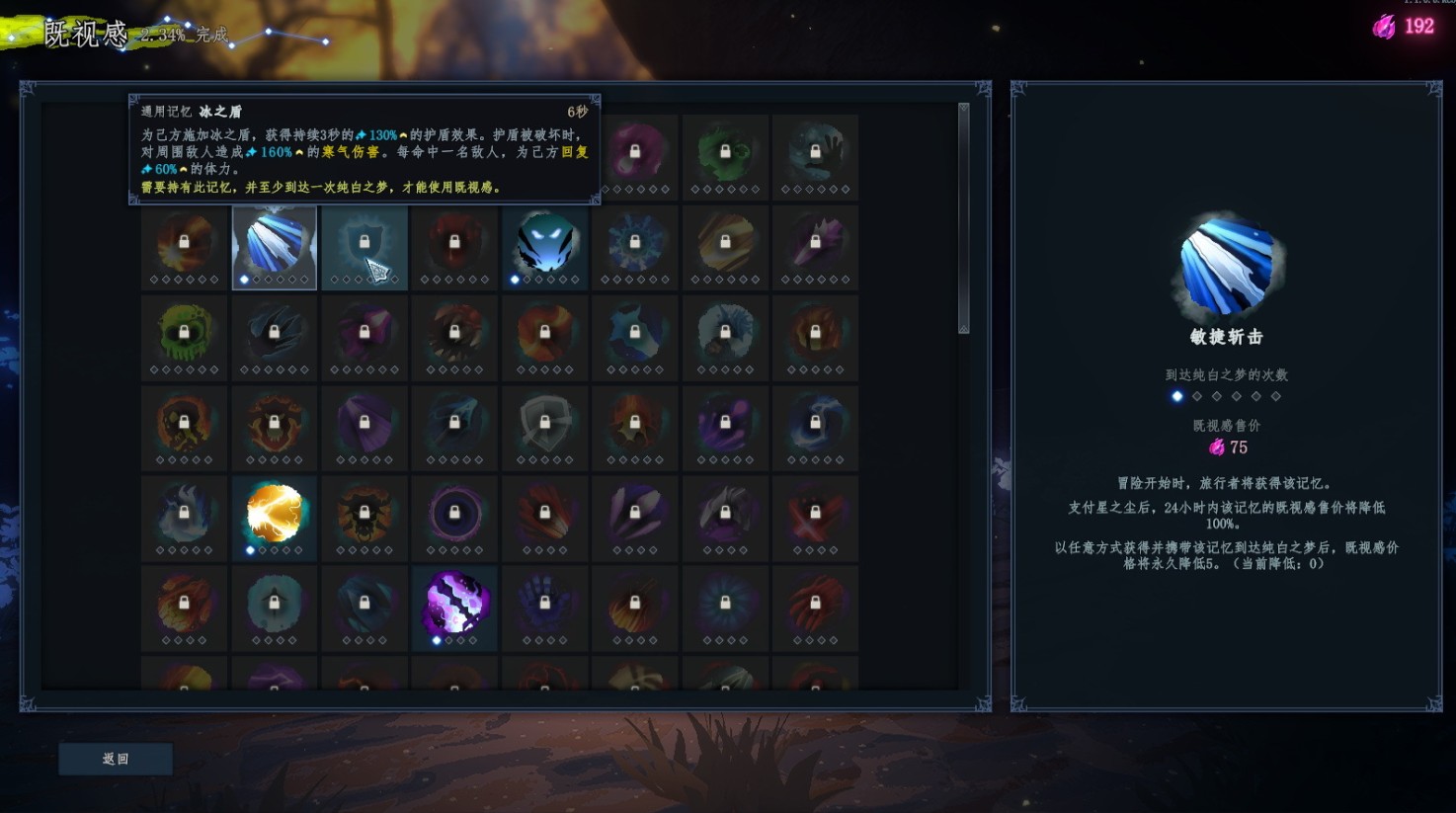The image size is (1456, 813).
Task: Choose the locked red X slash memory
Action: (815, 516)
